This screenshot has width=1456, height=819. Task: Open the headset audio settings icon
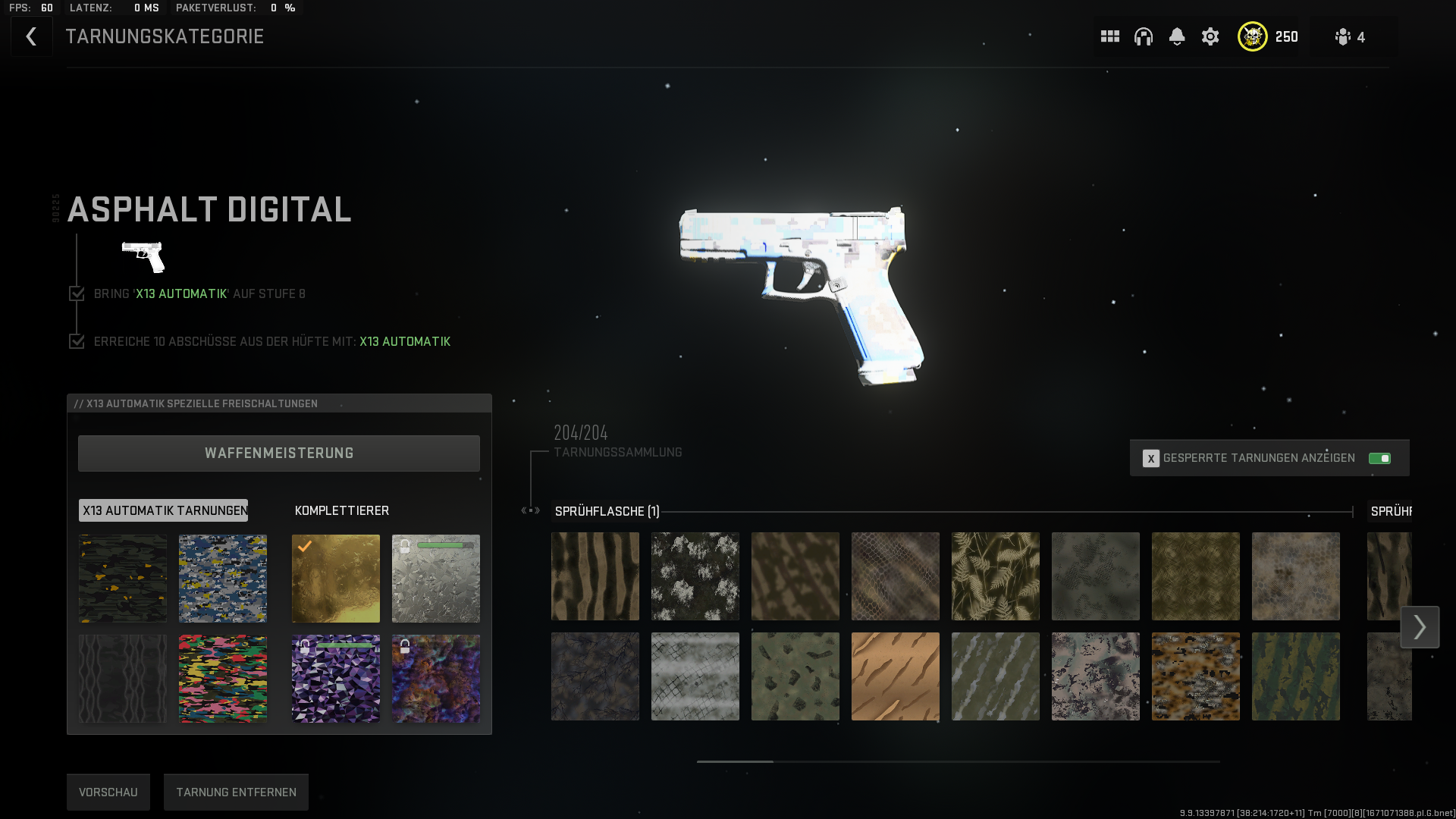tap(1144, 36)
